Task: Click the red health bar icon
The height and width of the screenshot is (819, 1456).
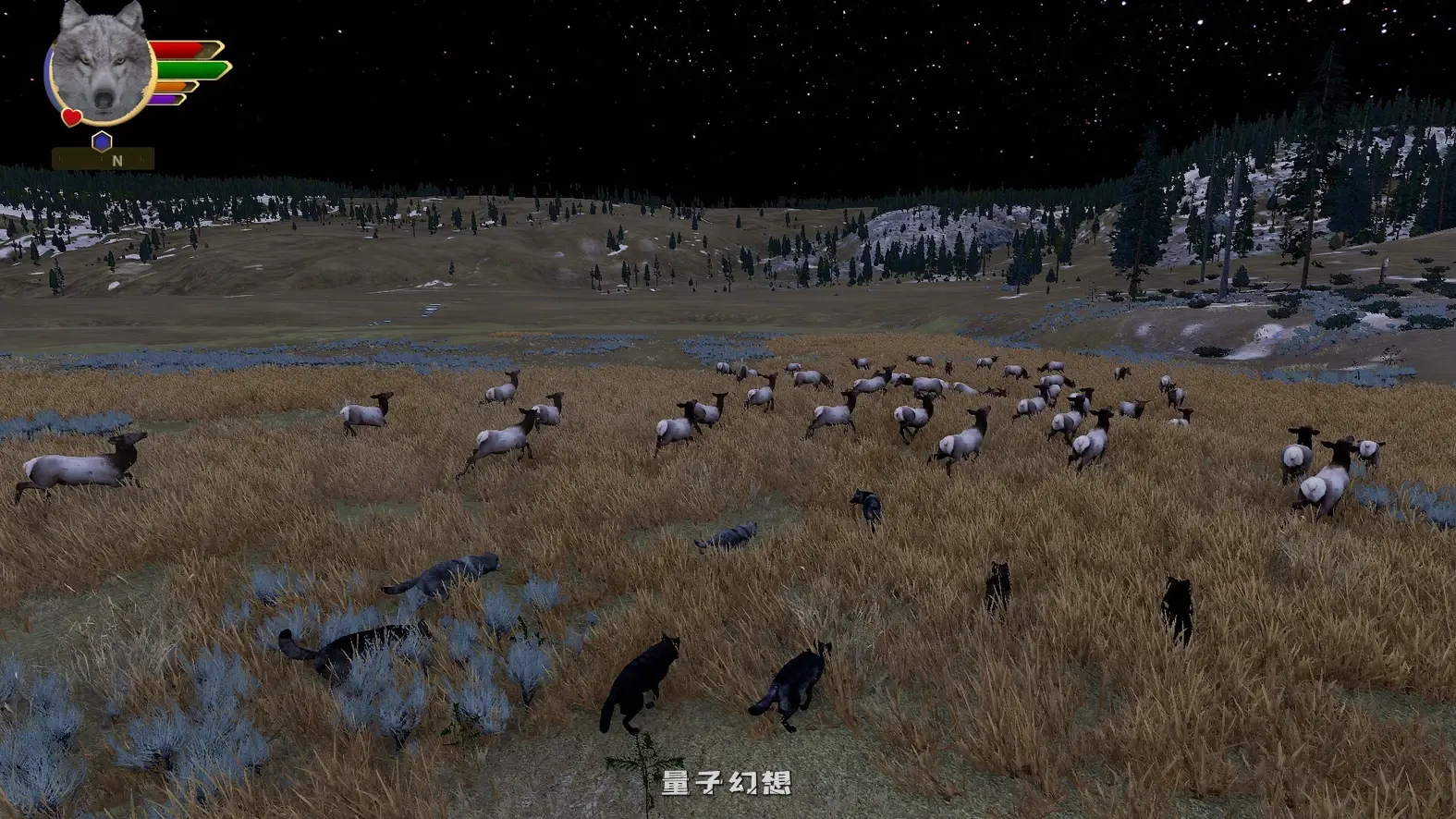Action: [x=177, y=48]
